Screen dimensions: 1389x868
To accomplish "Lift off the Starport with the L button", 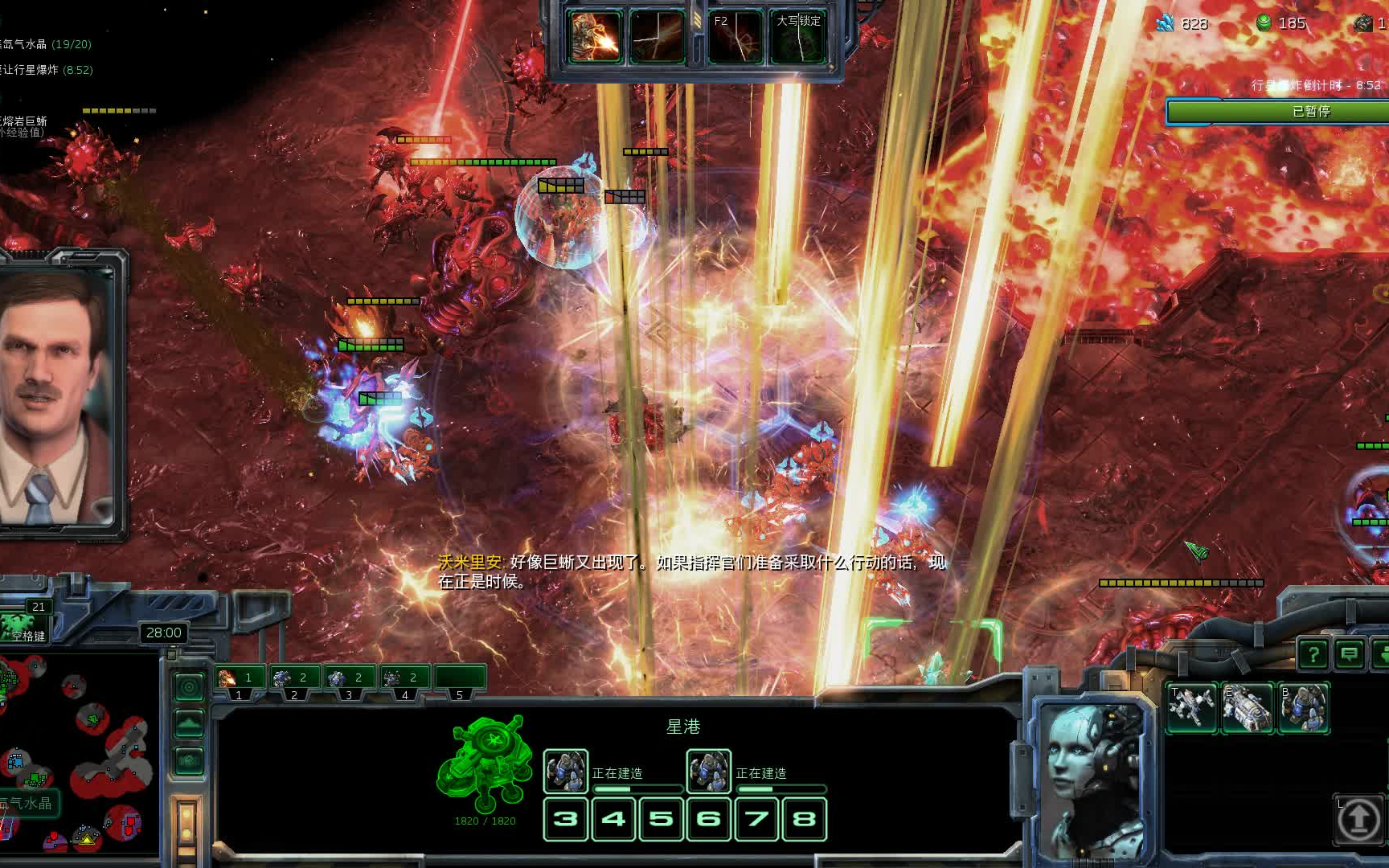I will tap(1358, 819).
